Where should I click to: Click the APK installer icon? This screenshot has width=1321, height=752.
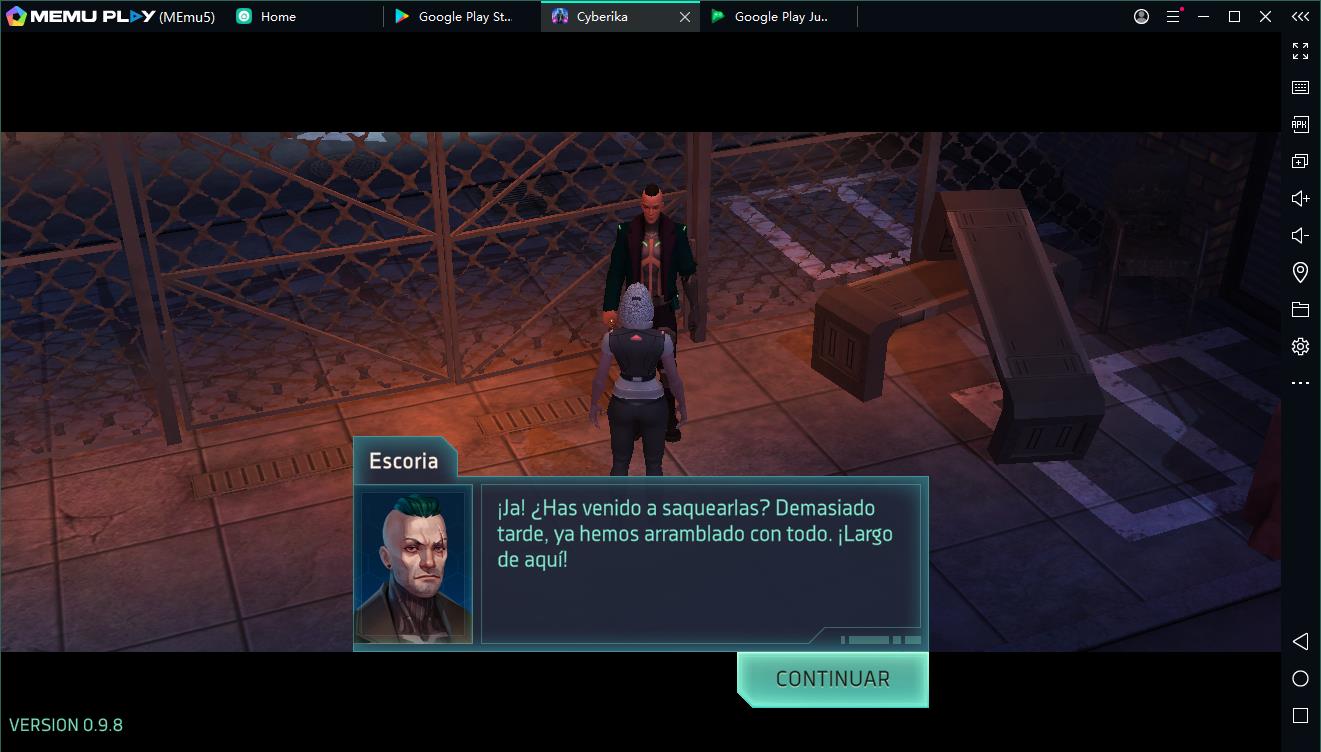pos(1300,123)
